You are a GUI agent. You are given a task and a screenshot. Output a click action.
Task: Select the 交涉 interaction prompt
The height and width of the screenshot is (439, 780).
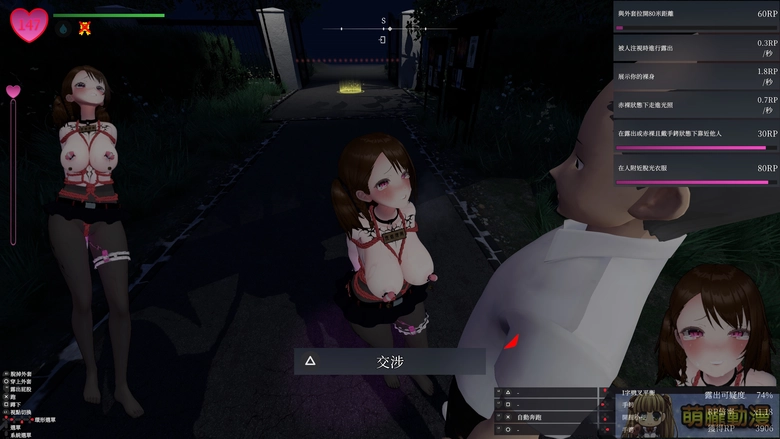click(390, 361)
